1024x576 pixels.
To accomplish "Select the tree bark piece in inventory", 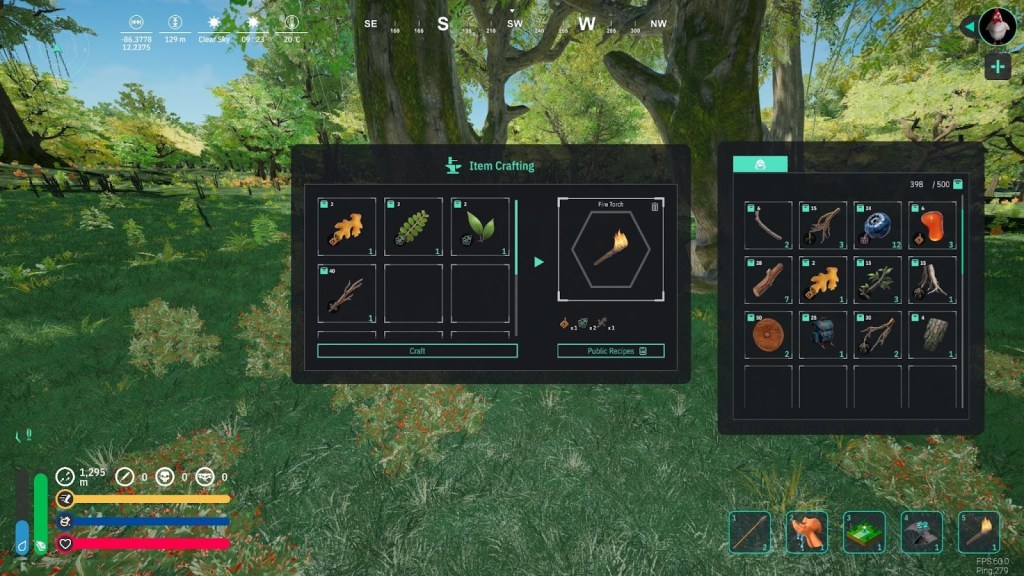I will click(x=931, y=335).
